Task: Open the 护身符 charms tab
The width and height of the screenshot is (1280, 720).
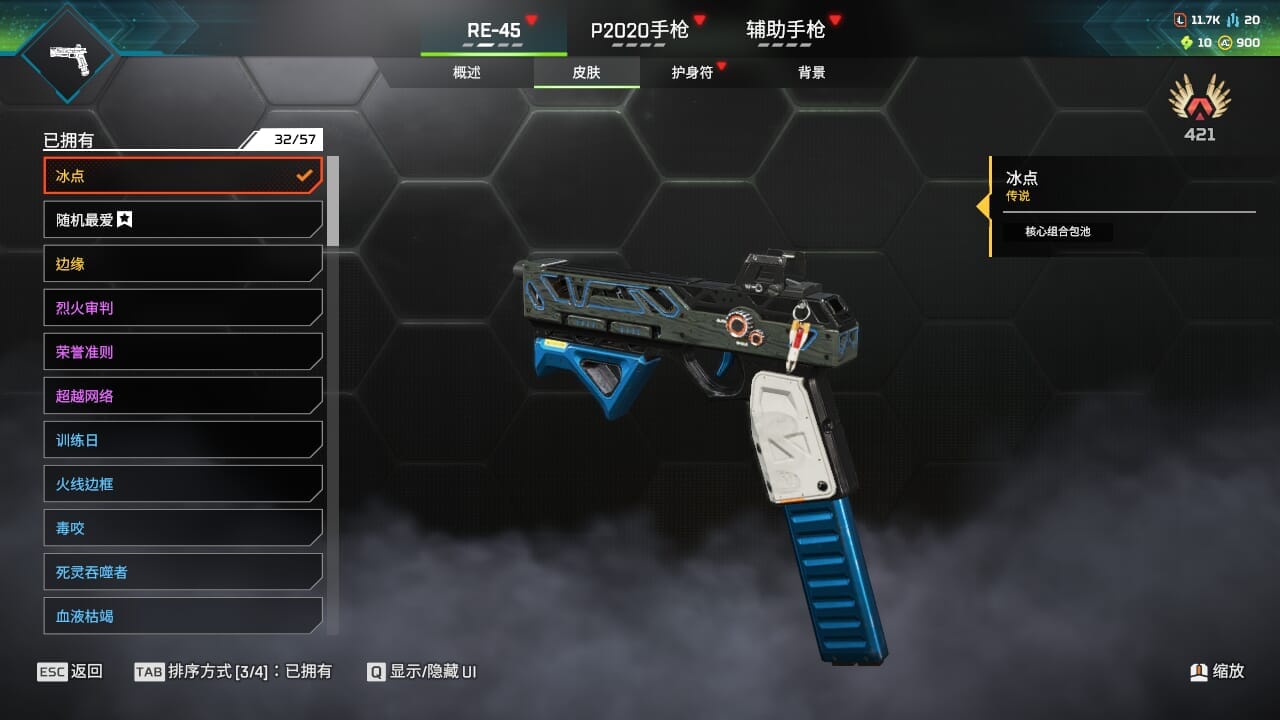Action: point(692,72)
